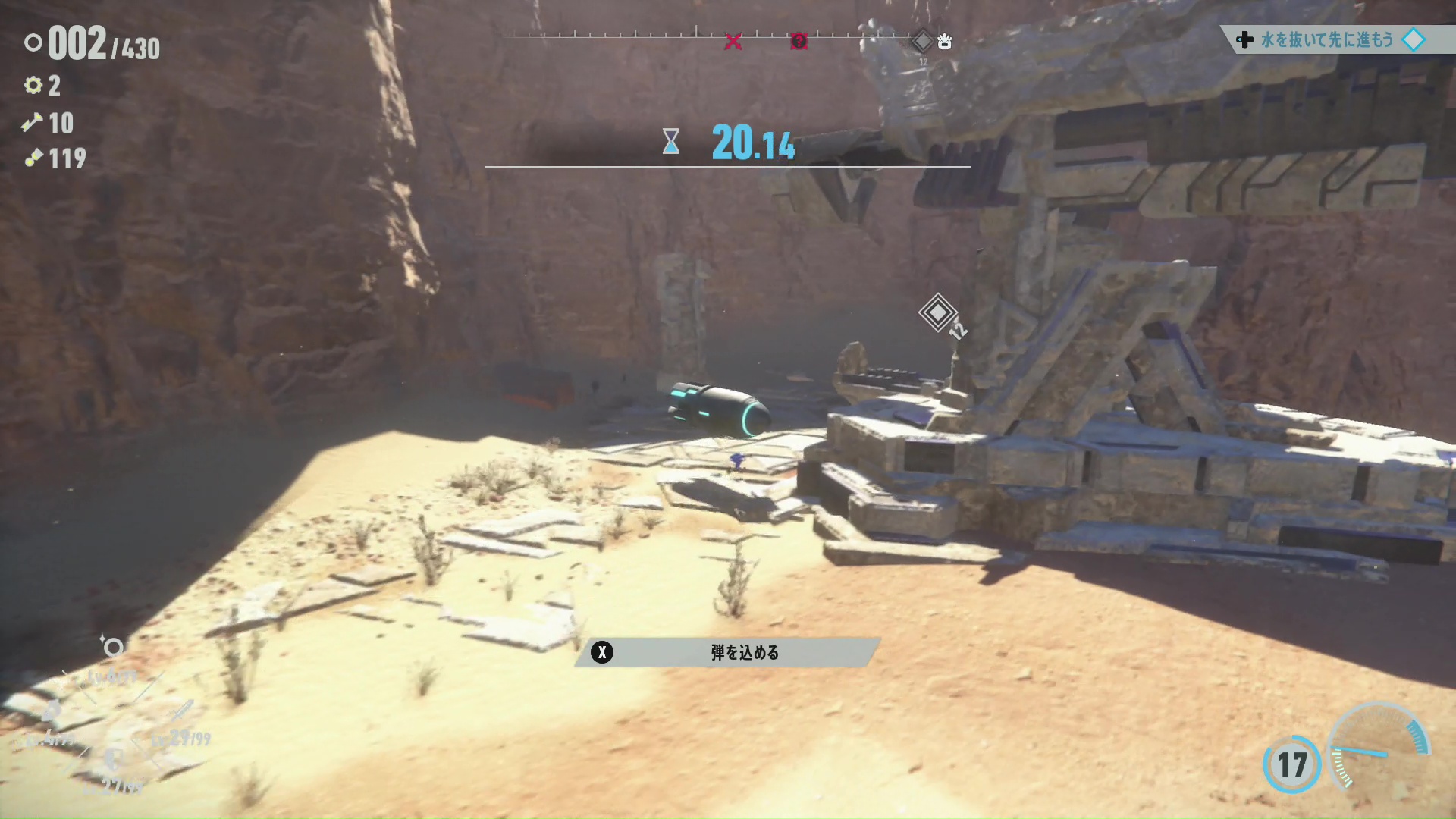Select the ring-and-sparkle icon in corebot wheel
The width and height of the screenshot is (1456, 819).
112,647
